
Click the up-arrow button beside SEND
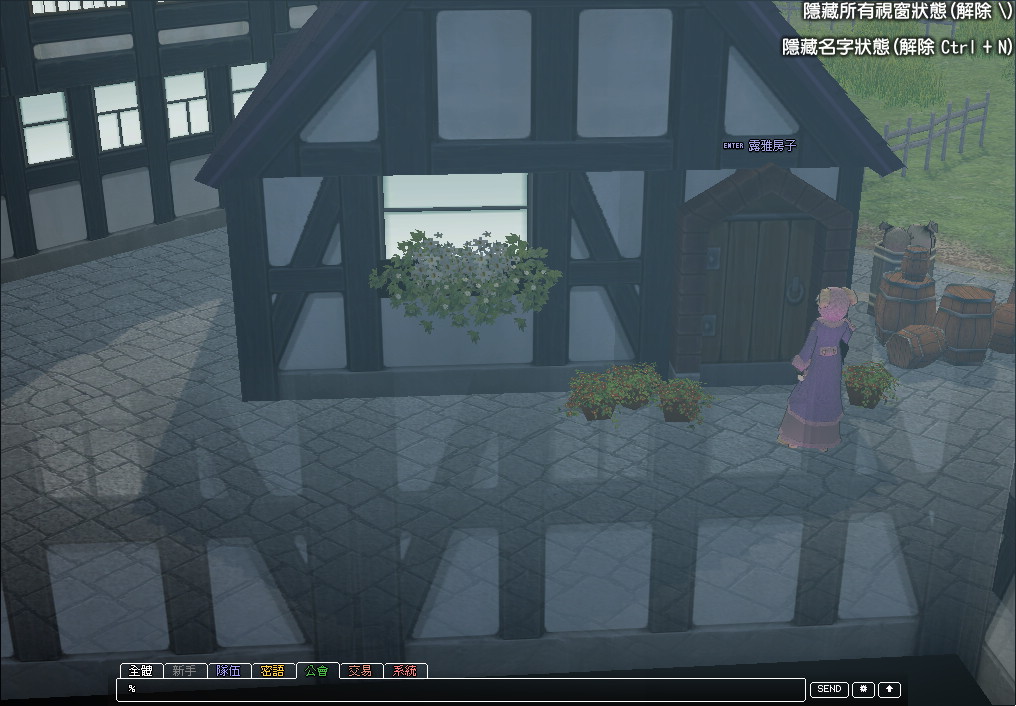[889, 690]
